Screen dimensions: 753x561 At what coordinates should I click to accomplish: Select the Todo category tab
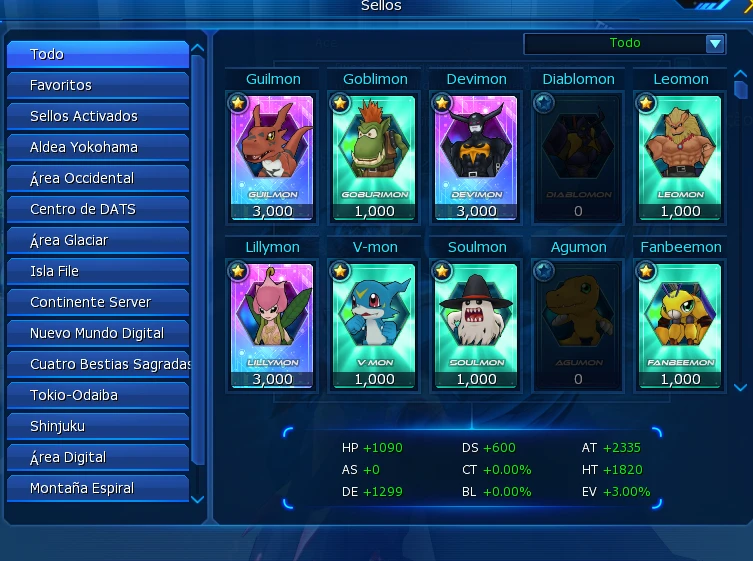coord(97,54)
